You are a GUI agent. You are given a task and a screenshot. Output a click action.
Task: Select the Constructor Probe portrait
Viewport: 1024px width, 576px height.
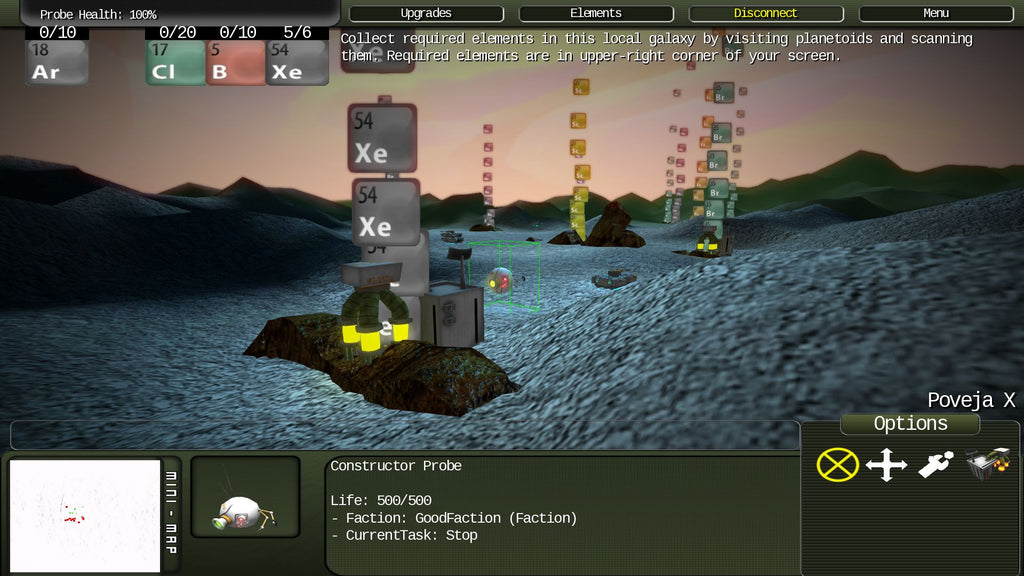click(245, 497)
